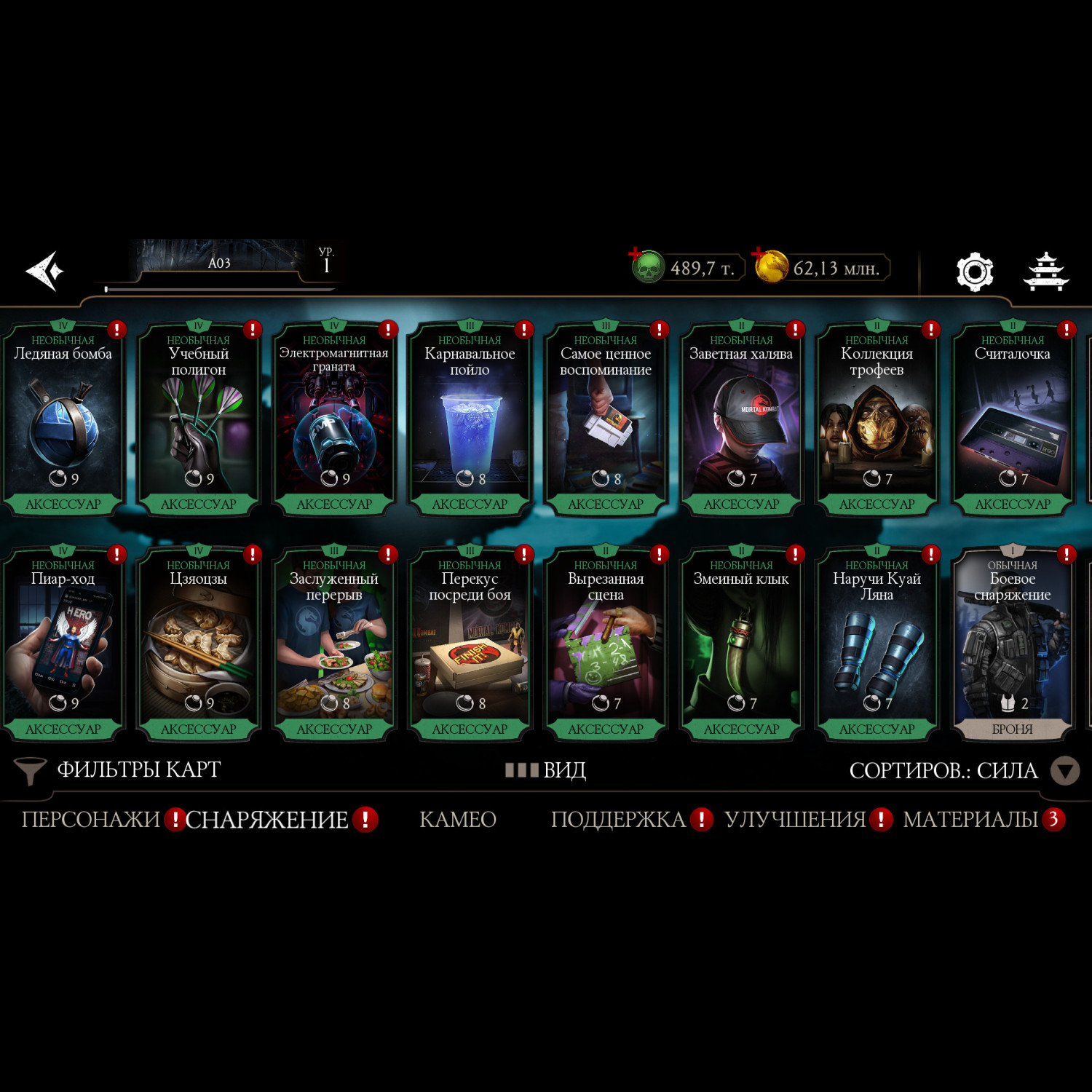This screenshot has width=1092, height=1092.
Task: Add more green skull souls
Action: (x=636, y=255)
